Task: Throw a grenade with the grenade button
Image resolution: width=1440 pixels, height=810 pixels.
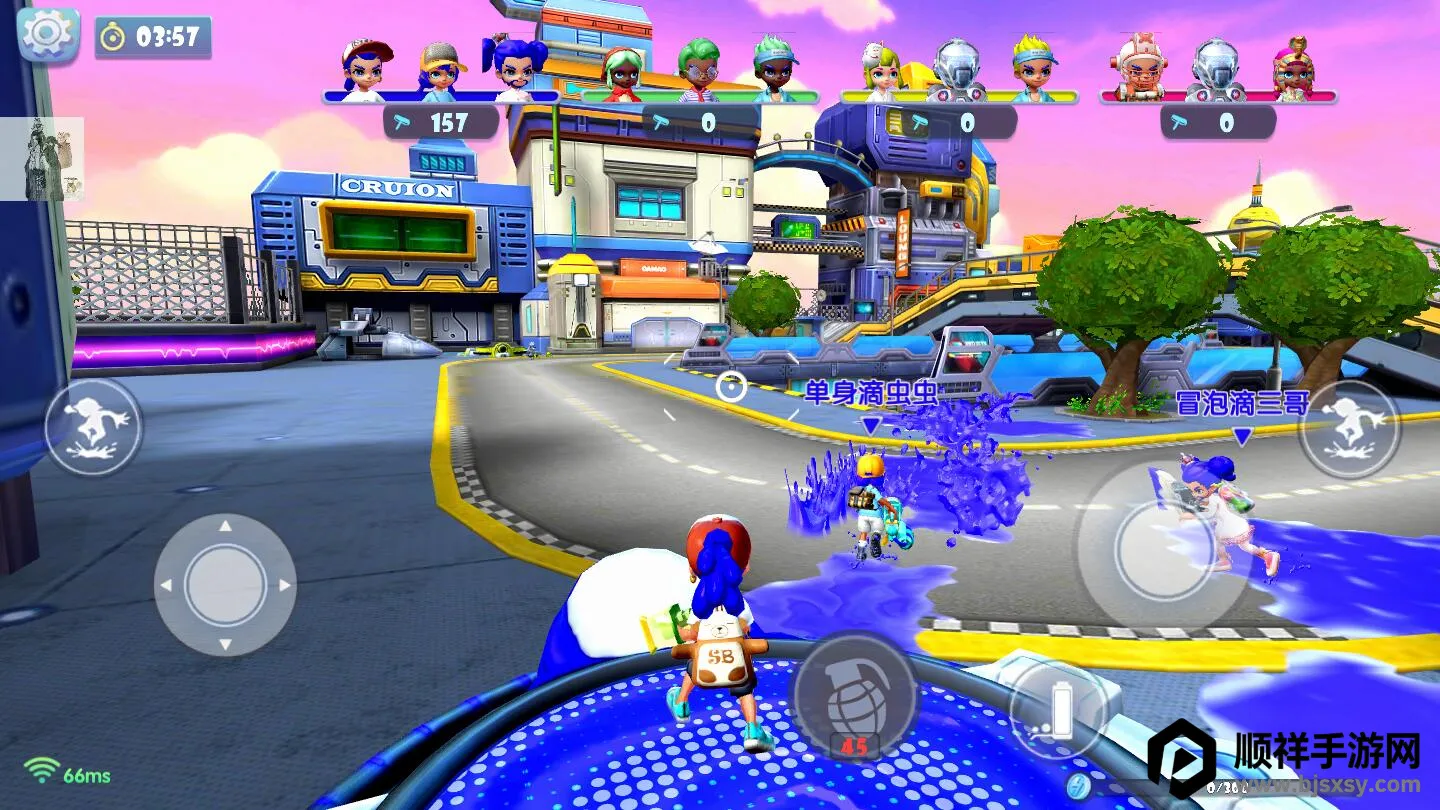Action: coord(855,694)
